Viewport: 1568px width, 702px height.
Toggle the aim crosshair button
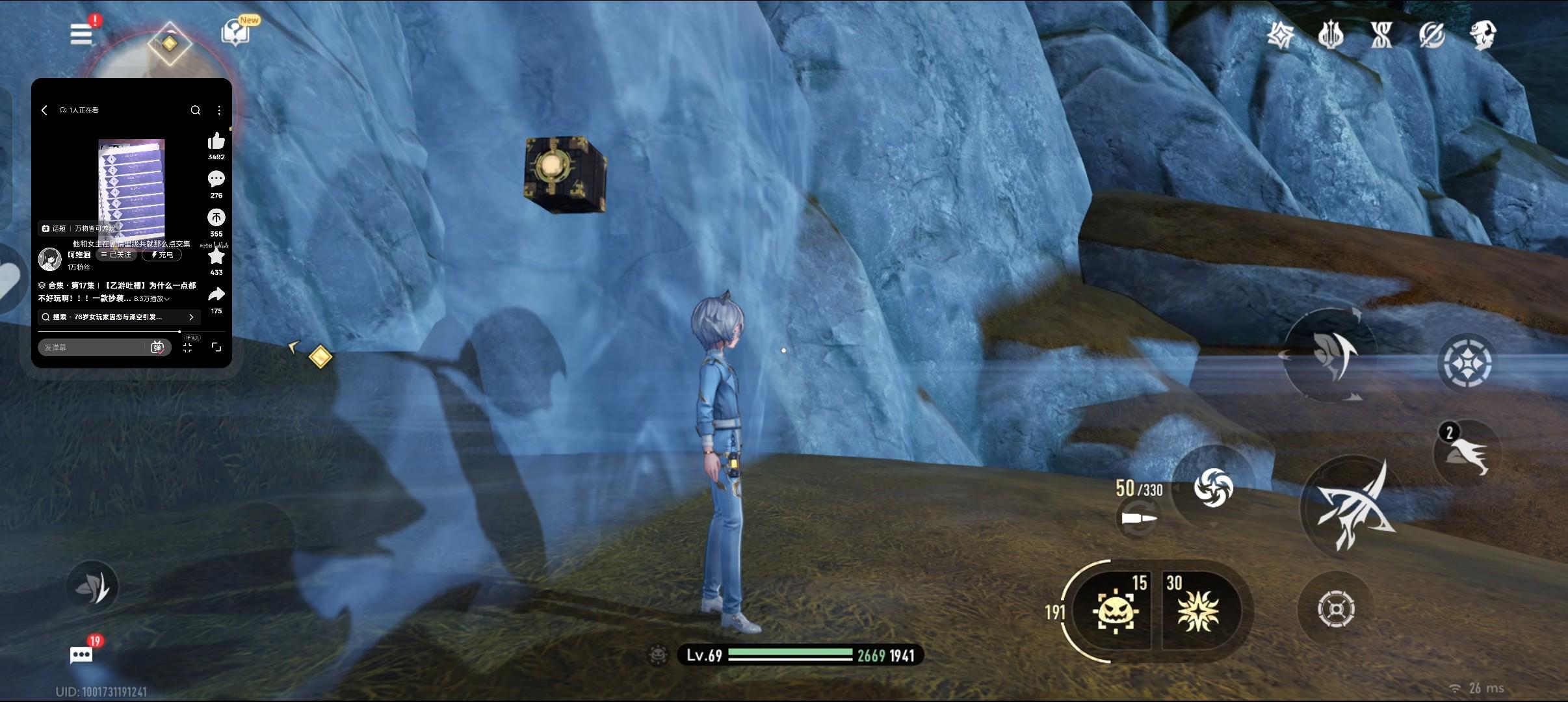click(x=1336, y=609)
